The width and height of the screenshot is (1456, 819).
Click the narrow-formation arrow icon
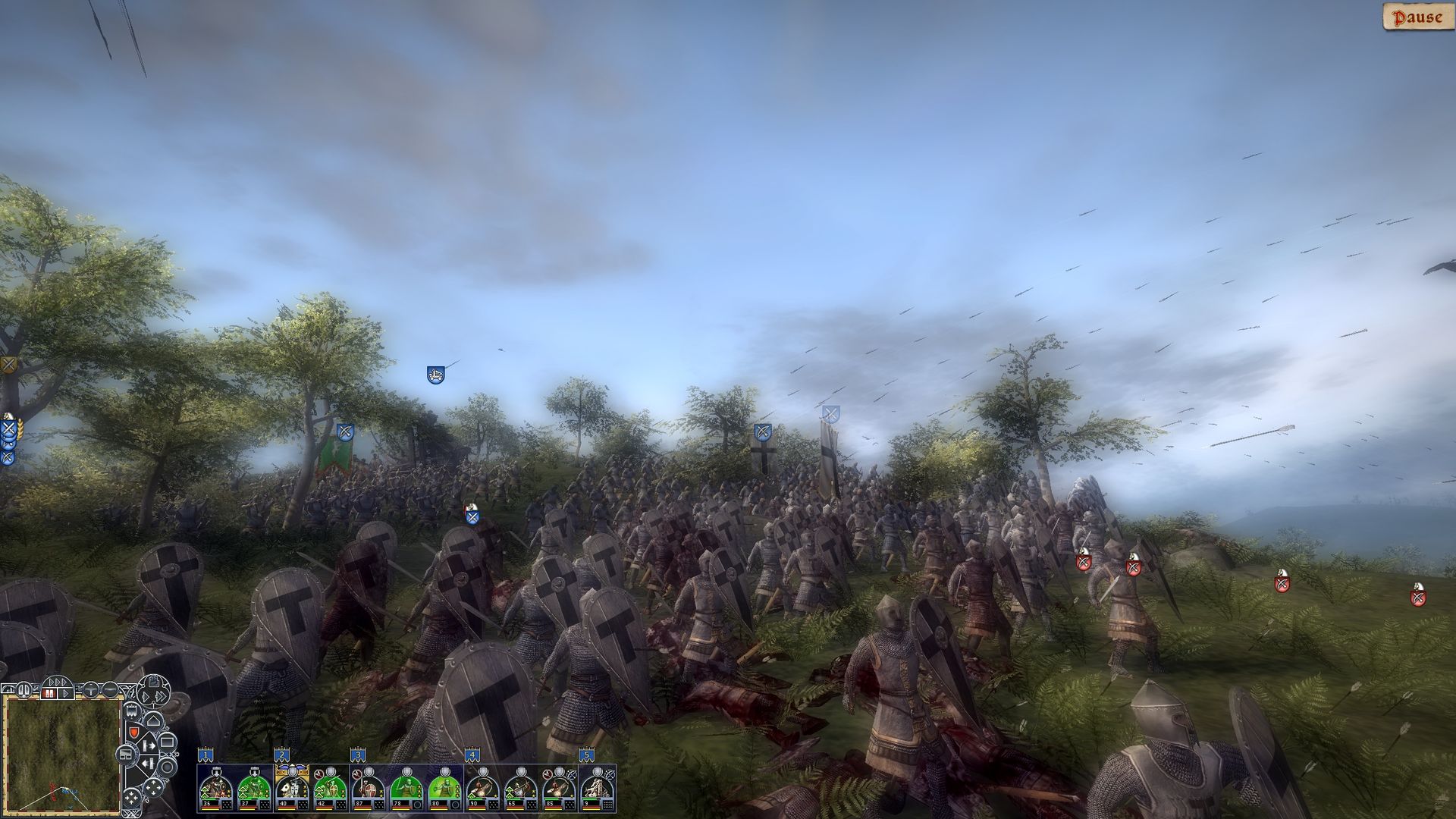pos(148,763)
